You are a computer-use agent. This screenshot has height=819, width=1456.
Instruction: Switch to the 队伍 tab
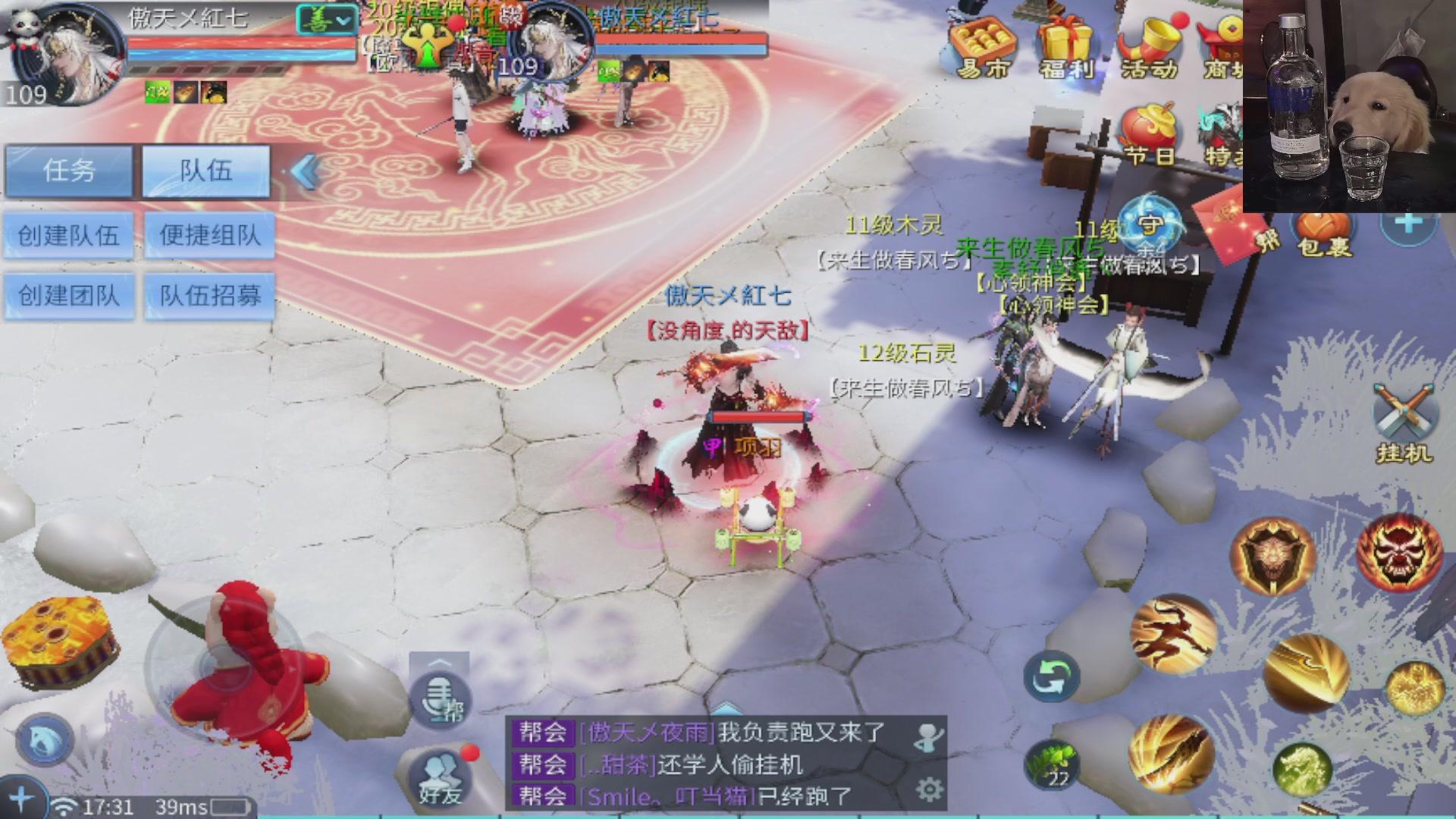[205, 171]
